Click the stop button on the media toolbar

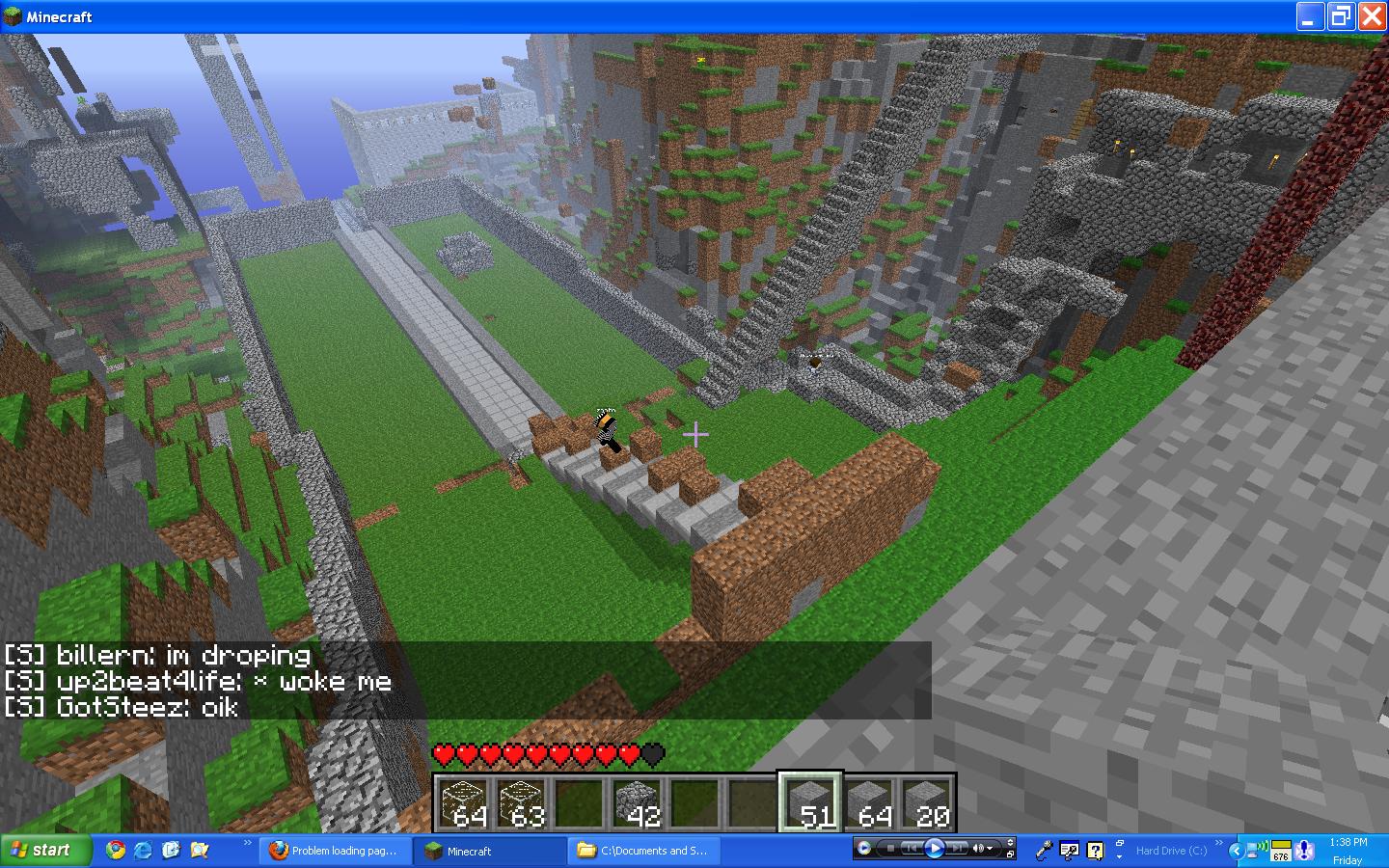coord(891,848)
